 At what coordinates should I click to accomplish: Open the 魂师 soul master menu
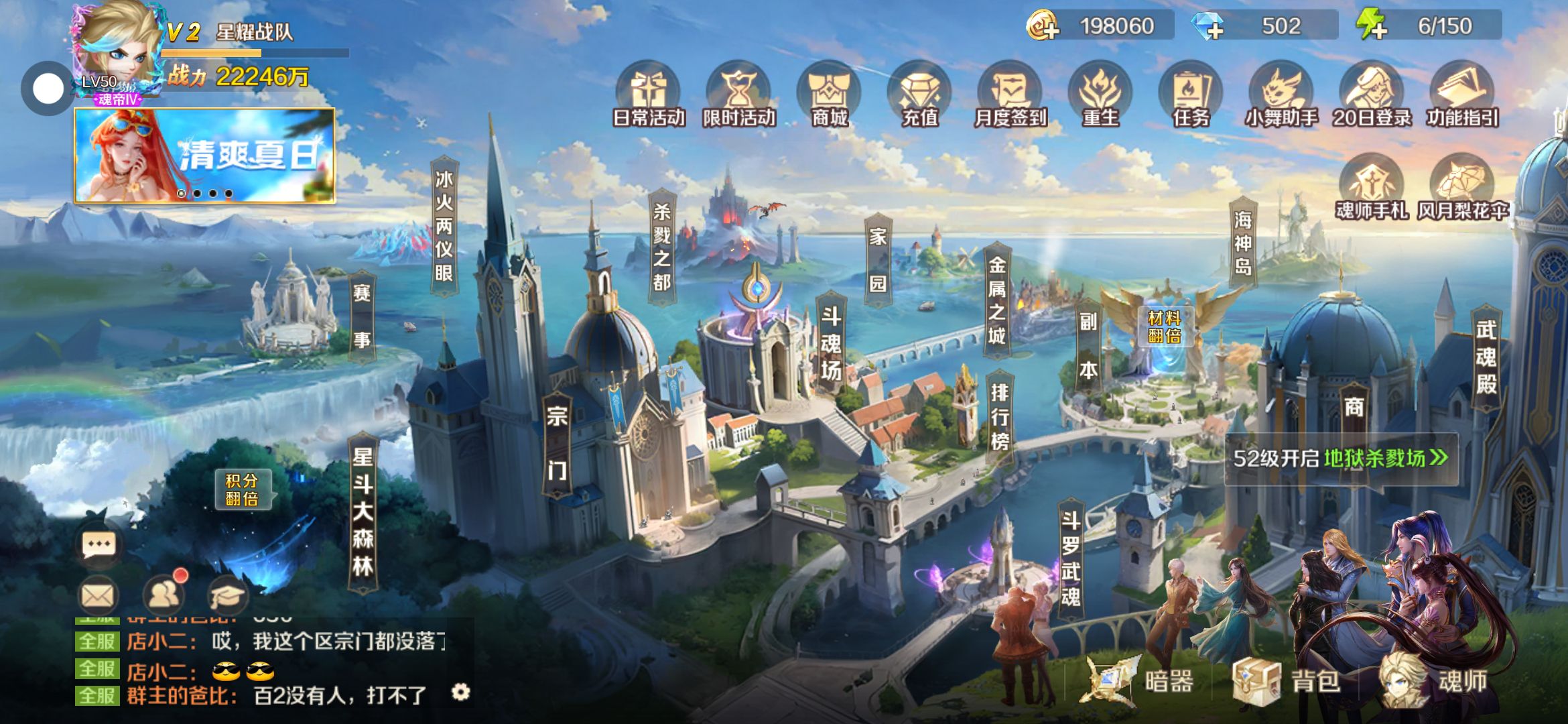[x=1434, y=681]
